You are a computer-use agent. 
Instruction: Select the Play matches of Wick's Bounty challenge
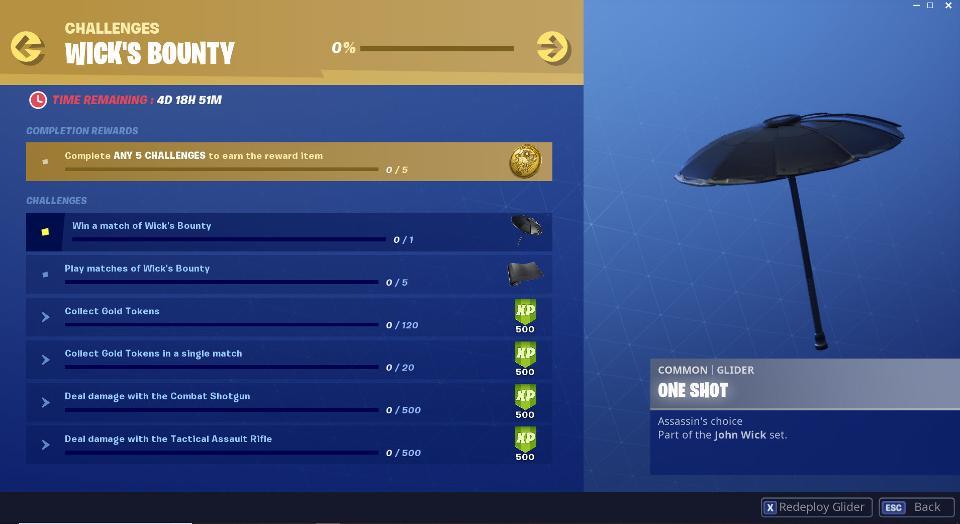(288, 274)
